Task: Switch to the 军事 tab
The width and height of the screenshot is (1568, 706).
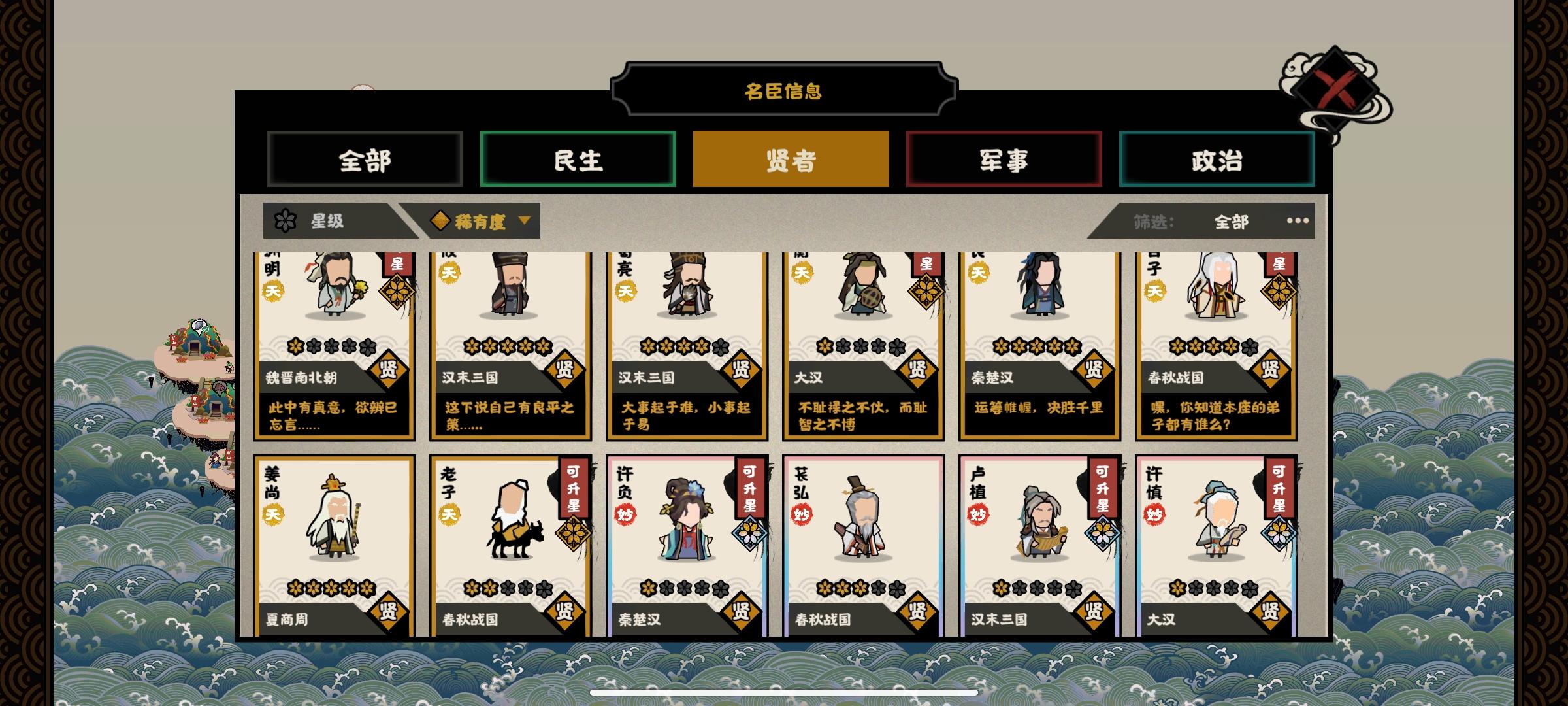Action: pyautogui.click(x=1003, y=159)
